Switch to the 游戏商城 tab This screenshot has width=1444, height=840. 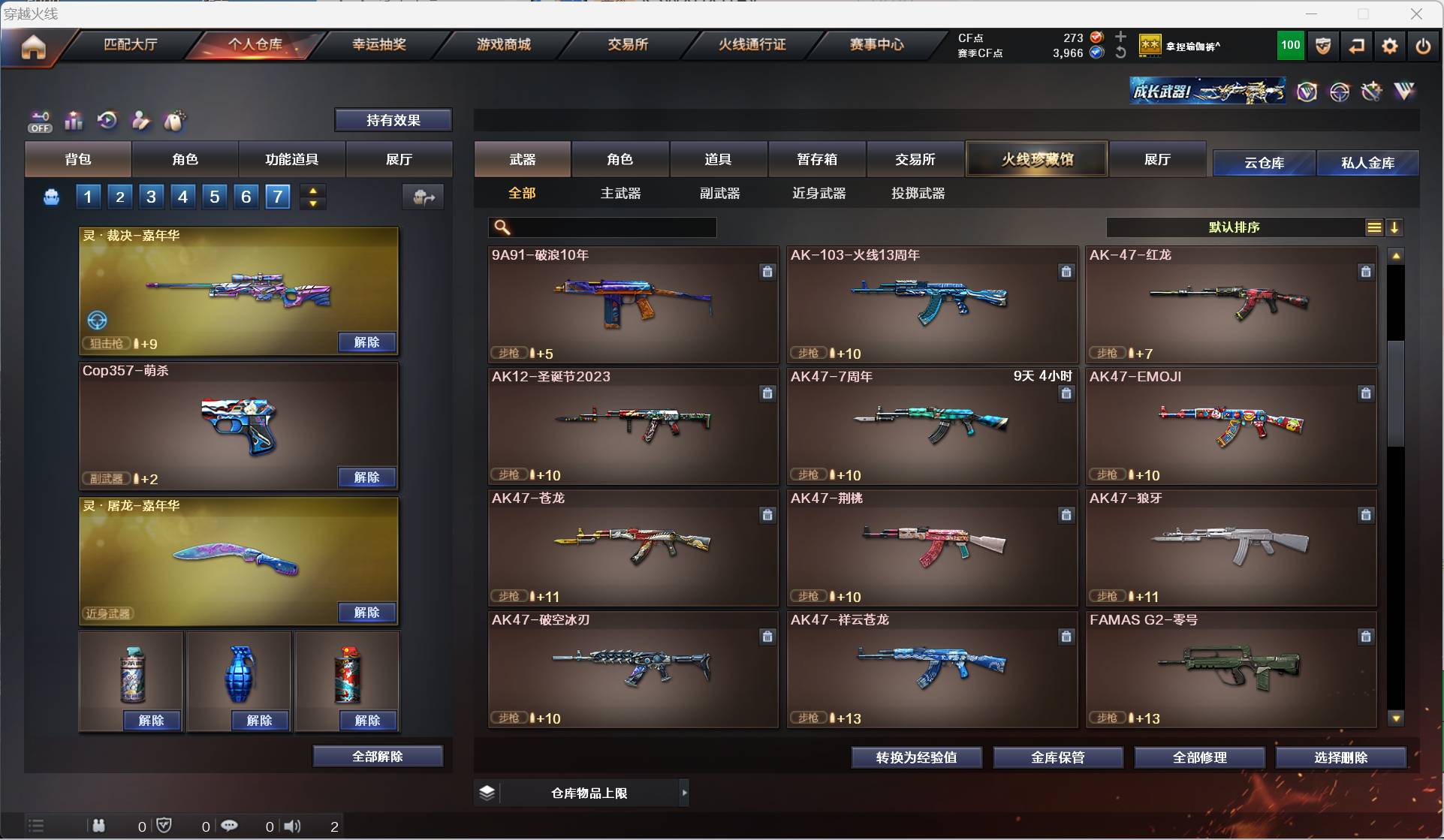(502, 44)
